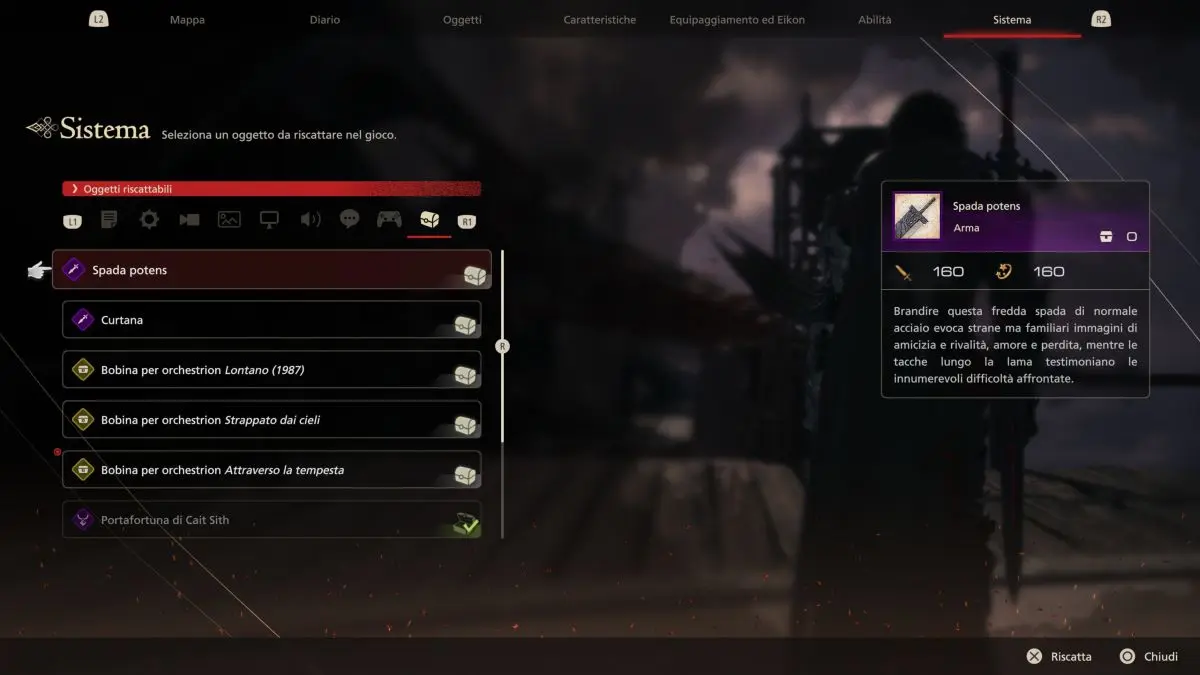The width and height of the screenshot is (1200, 675).
Task: Show the monitor display settings category
Action: [x=269, y=220]
